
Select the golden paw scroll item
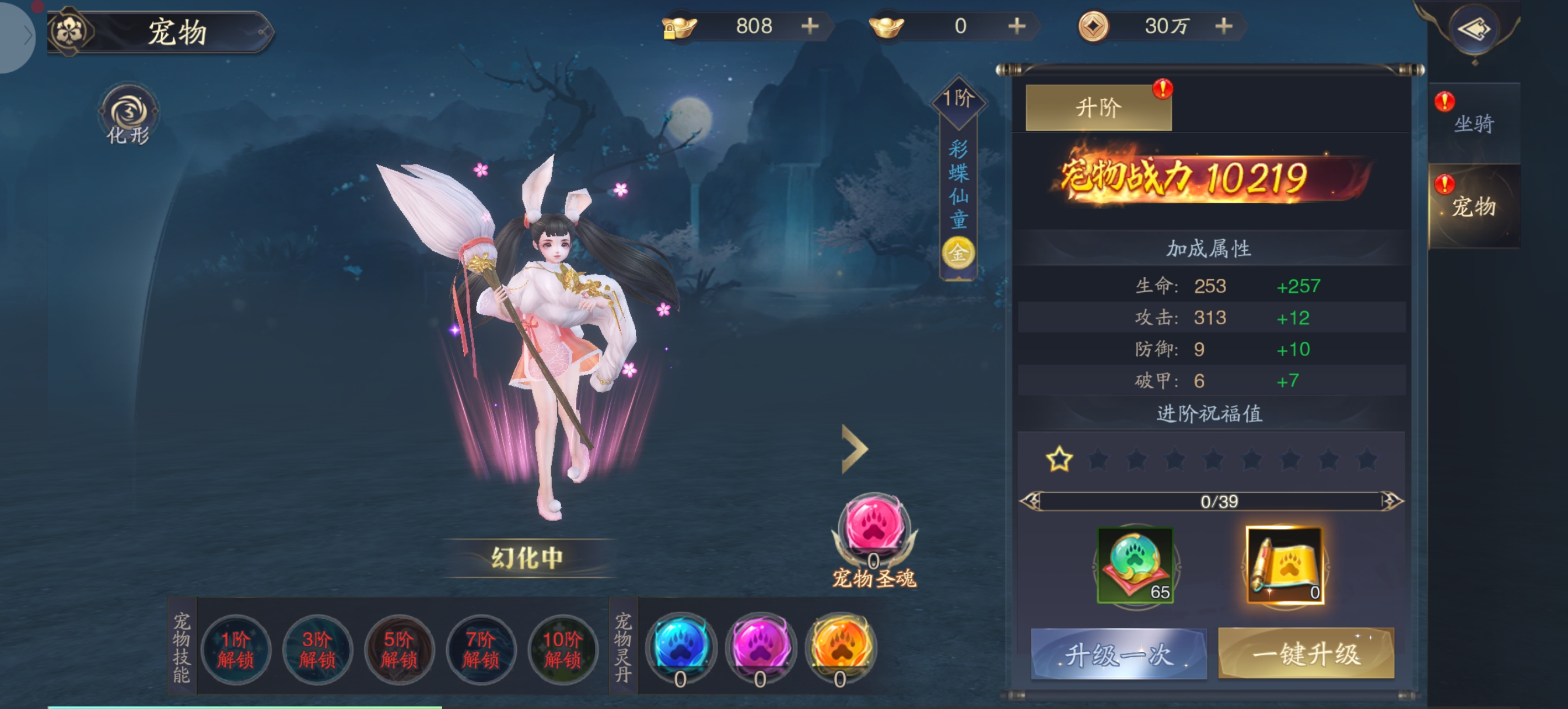tap(1284, 565)
